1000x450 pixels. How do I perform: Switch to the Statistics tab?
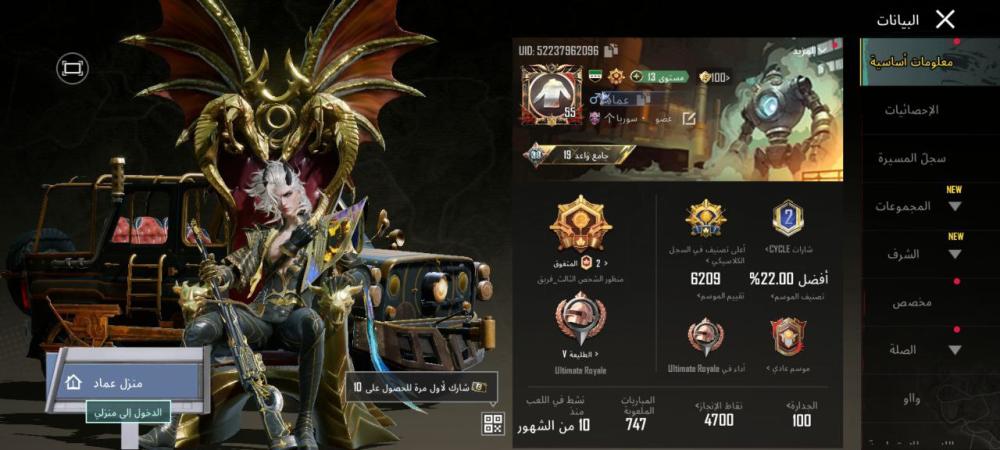(911, 110)
